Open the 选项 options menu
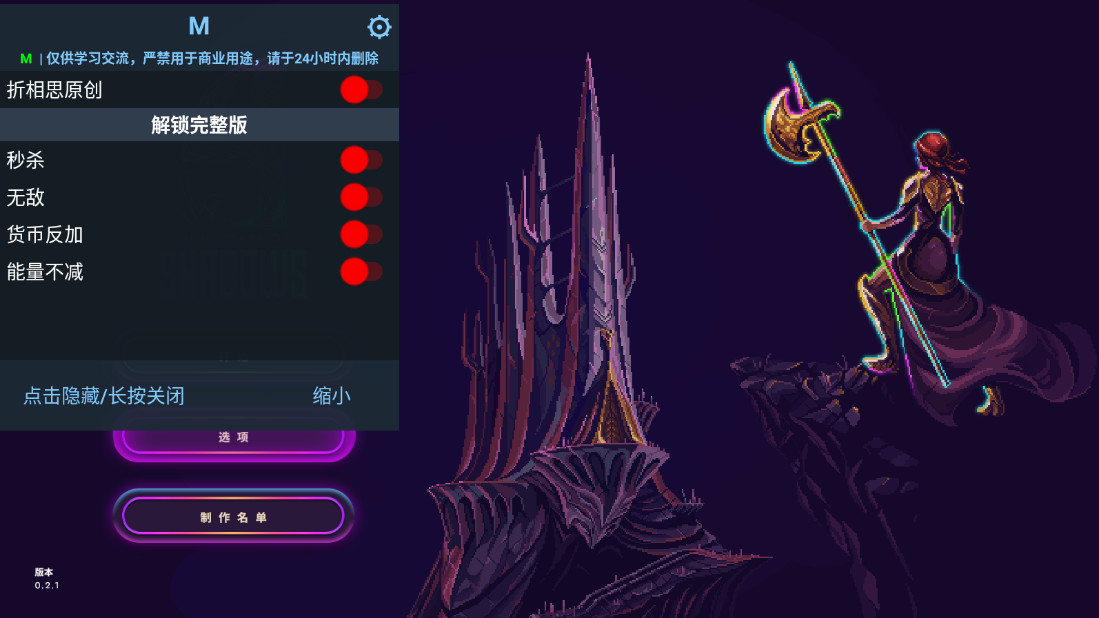Image resolution: width=1099 pixels, height=618 pixels. (x=233, y=441)
